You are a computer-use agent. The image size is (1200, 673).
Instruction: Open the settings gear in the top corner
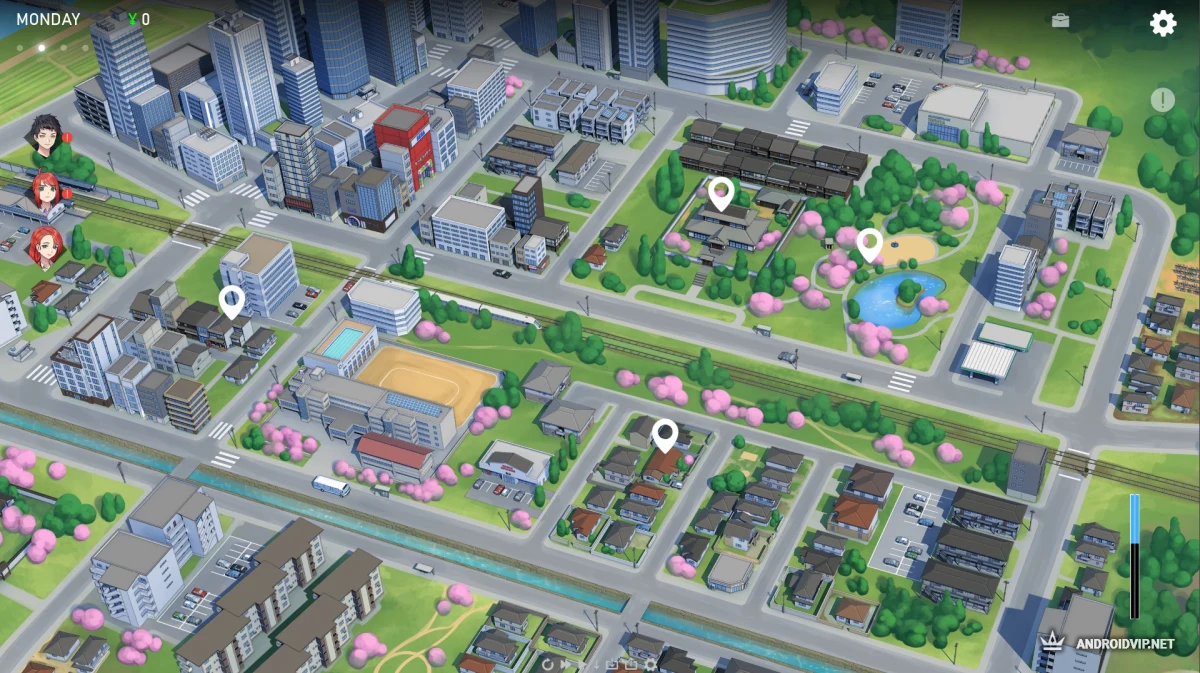[x=1163, y=23]
